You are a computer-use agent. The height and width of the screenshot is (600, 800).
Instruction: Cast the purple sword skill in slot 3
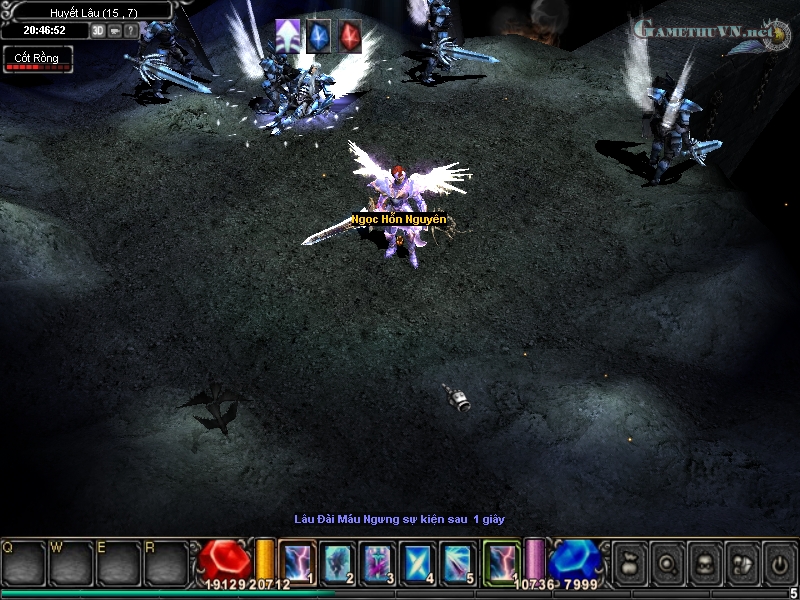click(x=378, y=562)
